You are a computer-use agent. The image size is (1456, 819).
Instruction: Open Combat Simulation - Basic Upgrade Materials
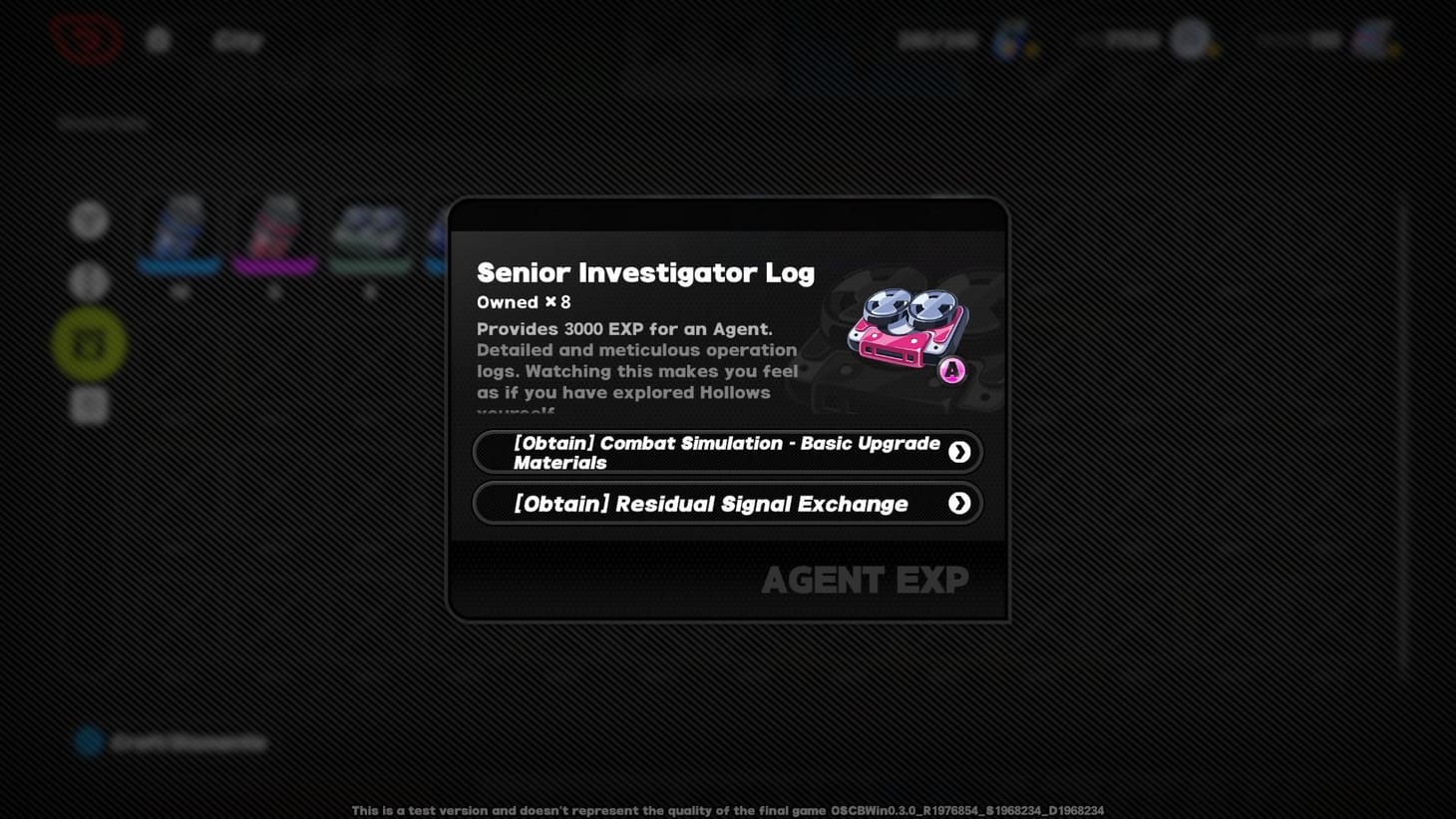coord(726,451)
